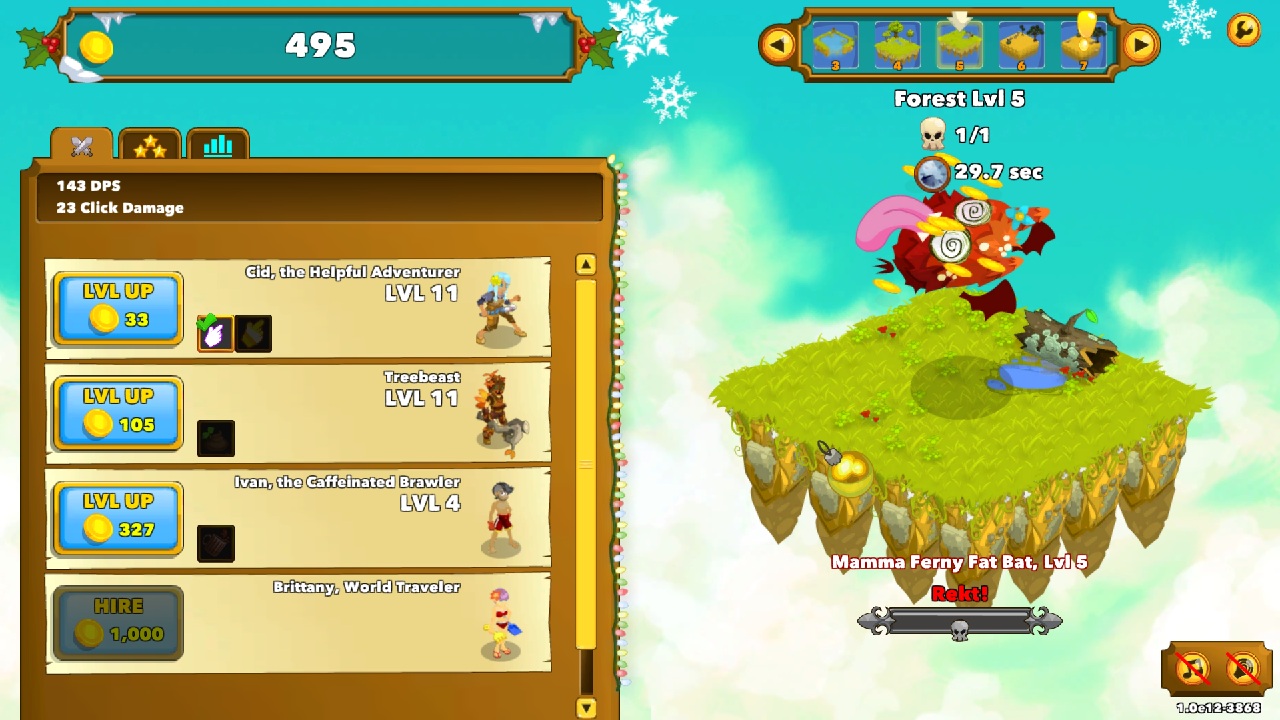Select Cid's purchased pointing hand upgrade
The height and width of the screenshot is (720, 1280).
215,333
